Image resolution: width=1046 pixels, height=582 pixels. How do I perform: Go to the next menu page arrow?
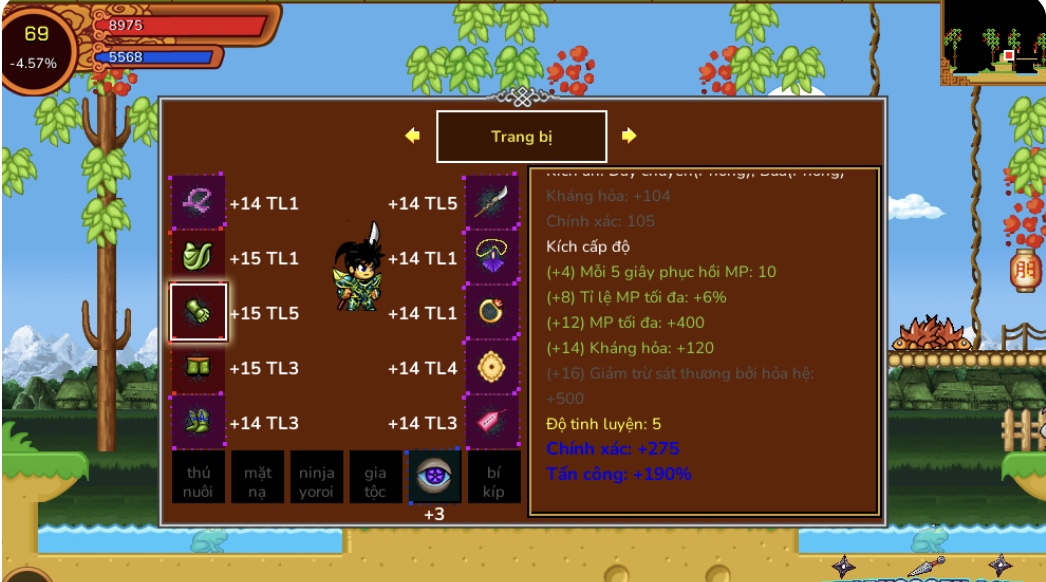629,136
